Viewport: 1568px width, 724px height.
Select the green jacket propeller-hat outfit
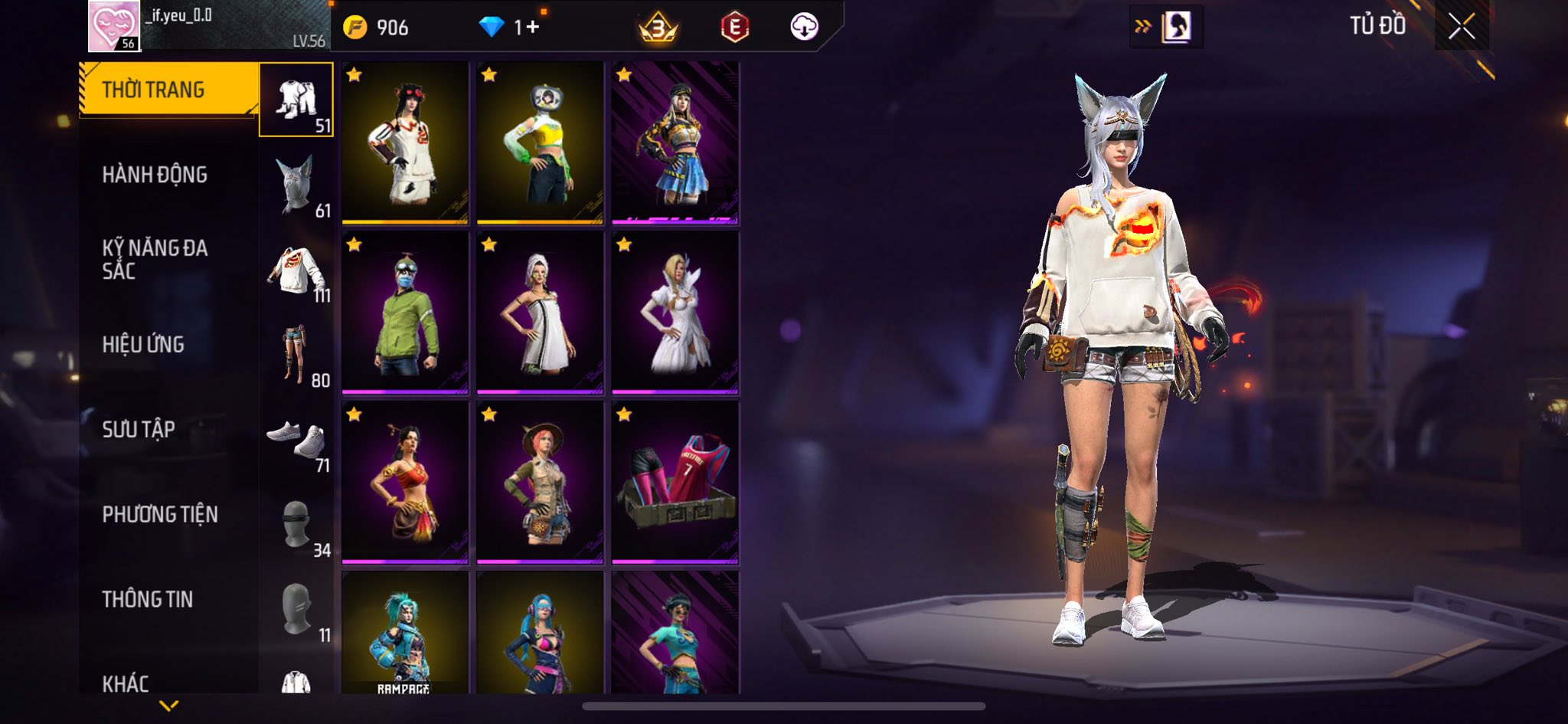pos(405,313)
